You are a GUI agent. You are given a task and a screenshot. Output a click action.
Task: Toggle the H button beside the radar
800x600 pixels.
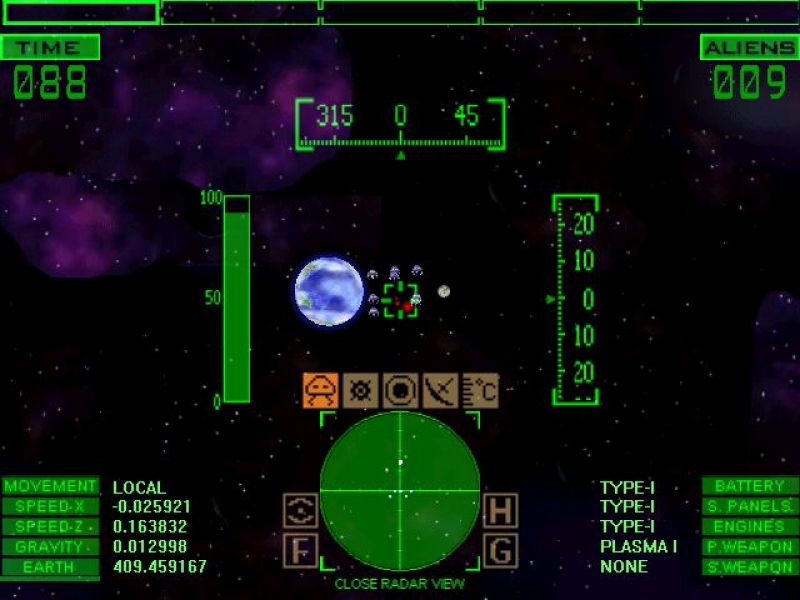(500, 511)
